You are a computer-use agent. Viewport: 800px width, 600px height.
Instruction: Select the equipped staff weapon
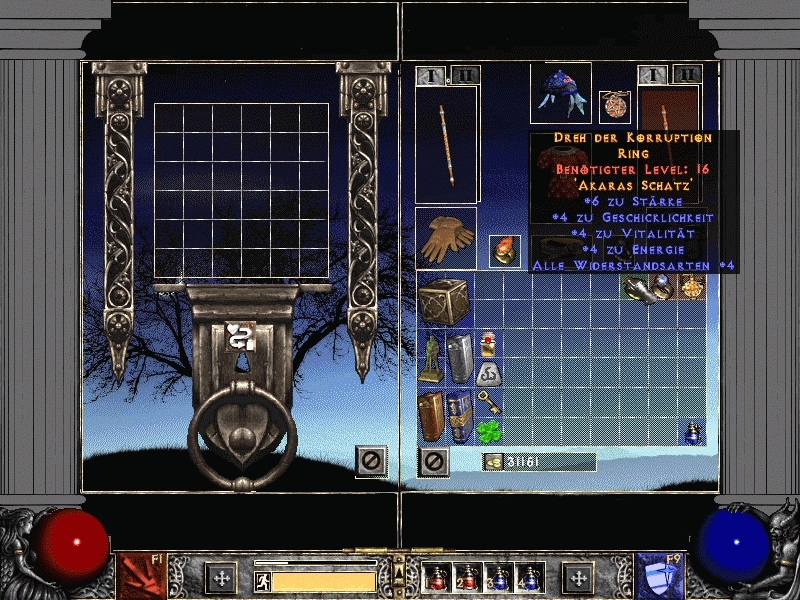(446, 145)
